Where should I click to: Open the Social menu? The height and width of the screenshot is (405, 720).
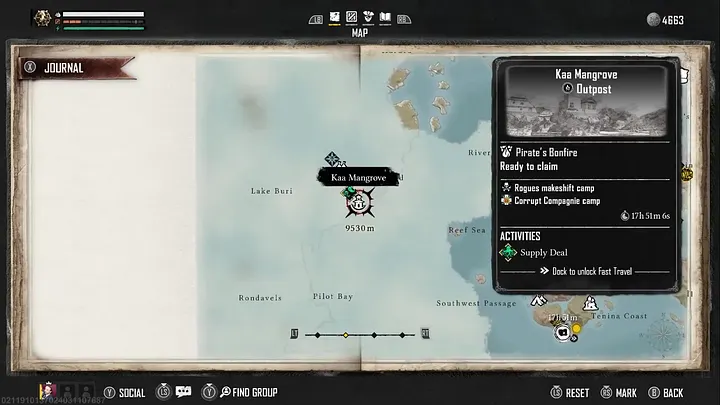[x=123, y=392]
